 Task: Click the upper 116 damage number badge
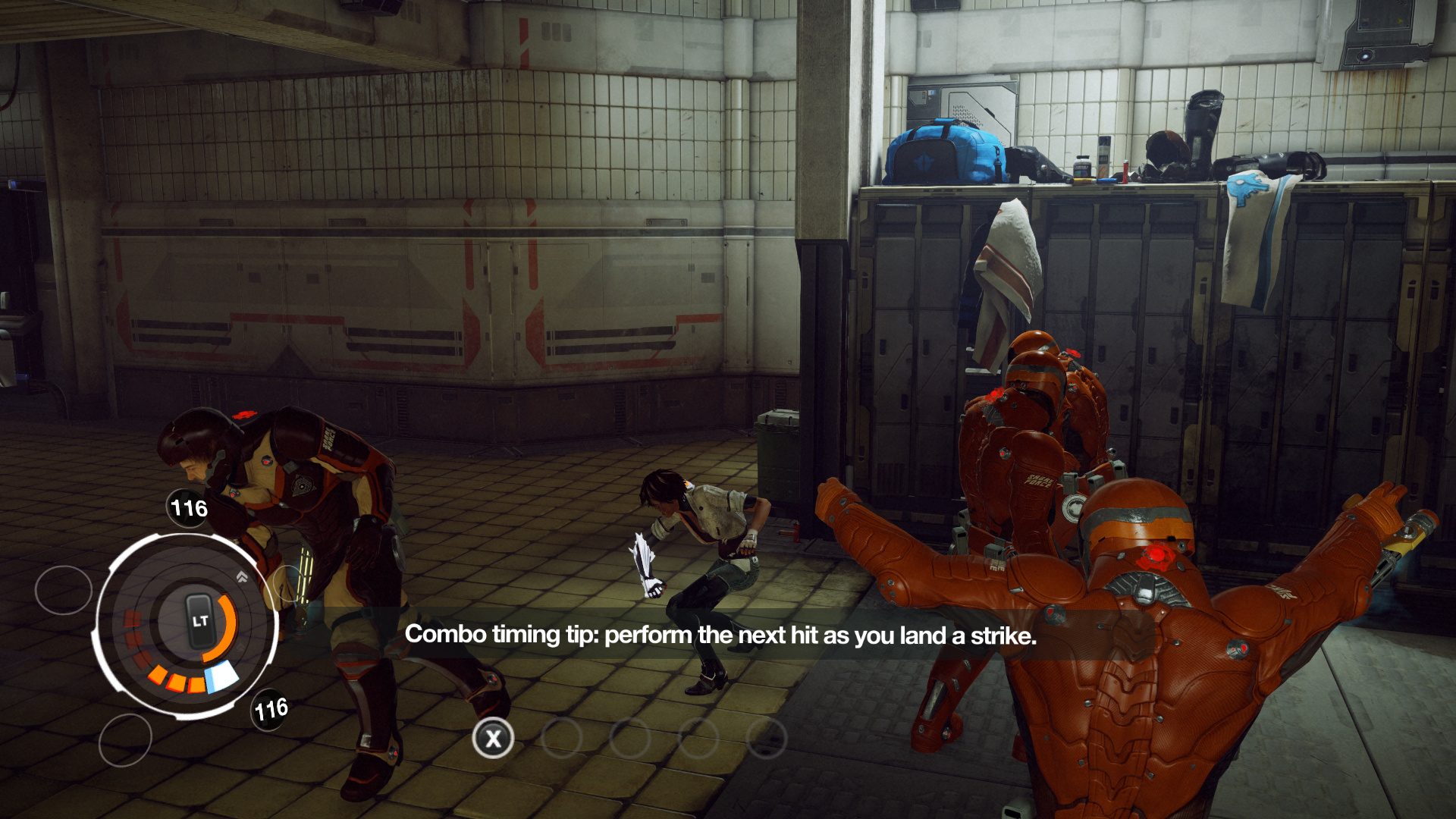(x=187, y=508)
